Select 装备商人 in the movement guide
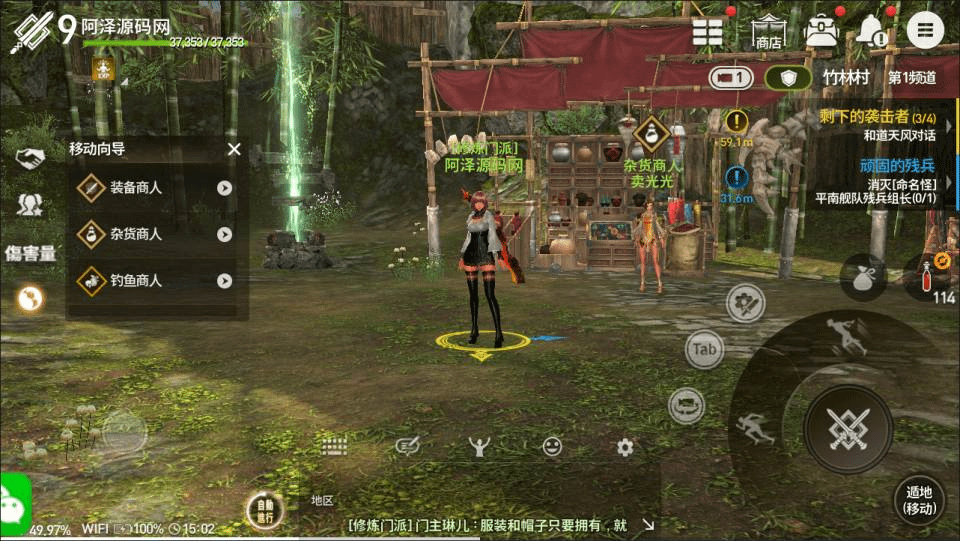Image resolution: width=960 pixels, height=541 pixels. pos(155,187)
